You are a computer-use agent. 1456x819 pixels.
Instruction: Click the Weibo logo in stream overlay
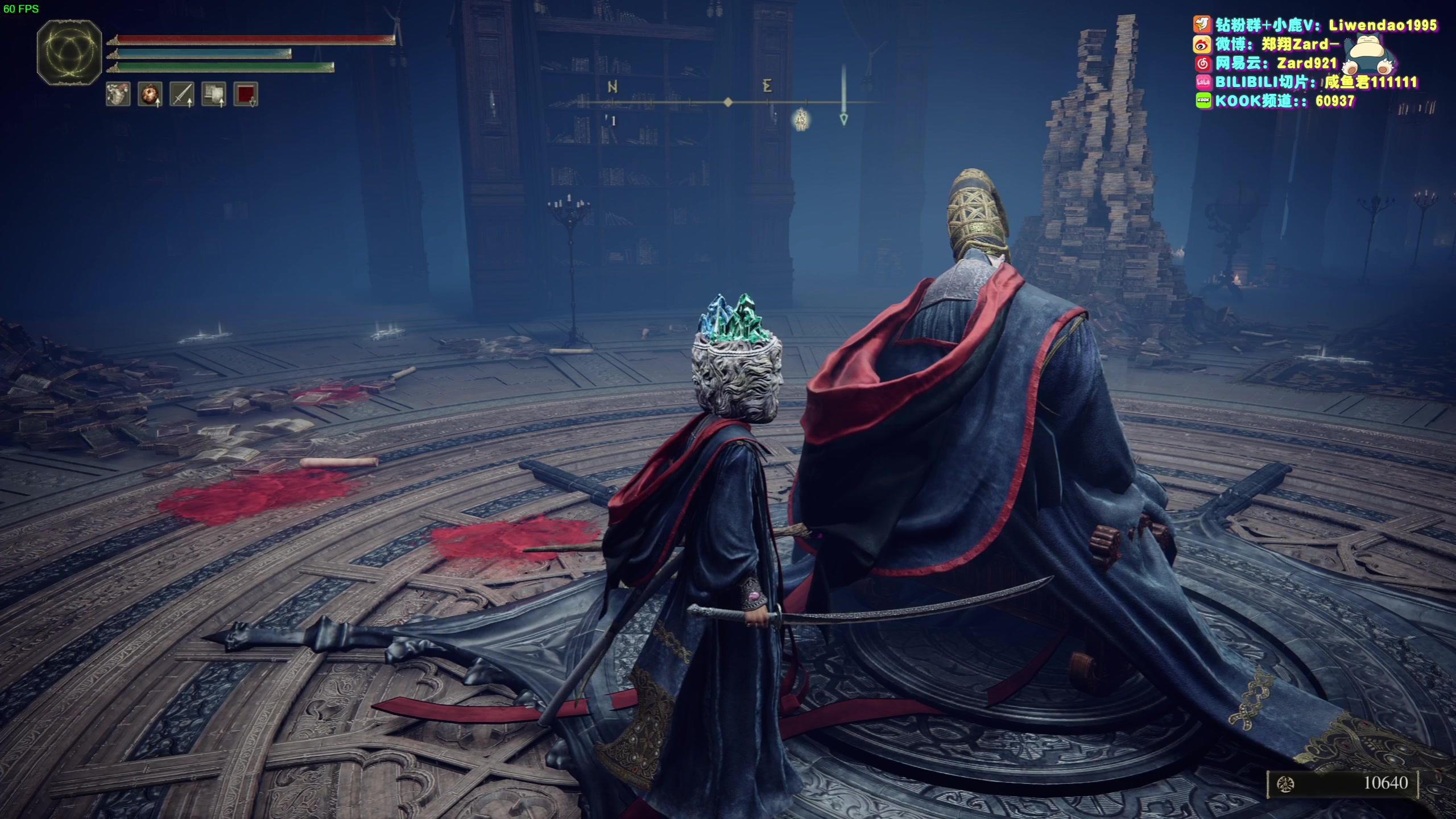coord(1202,44)
